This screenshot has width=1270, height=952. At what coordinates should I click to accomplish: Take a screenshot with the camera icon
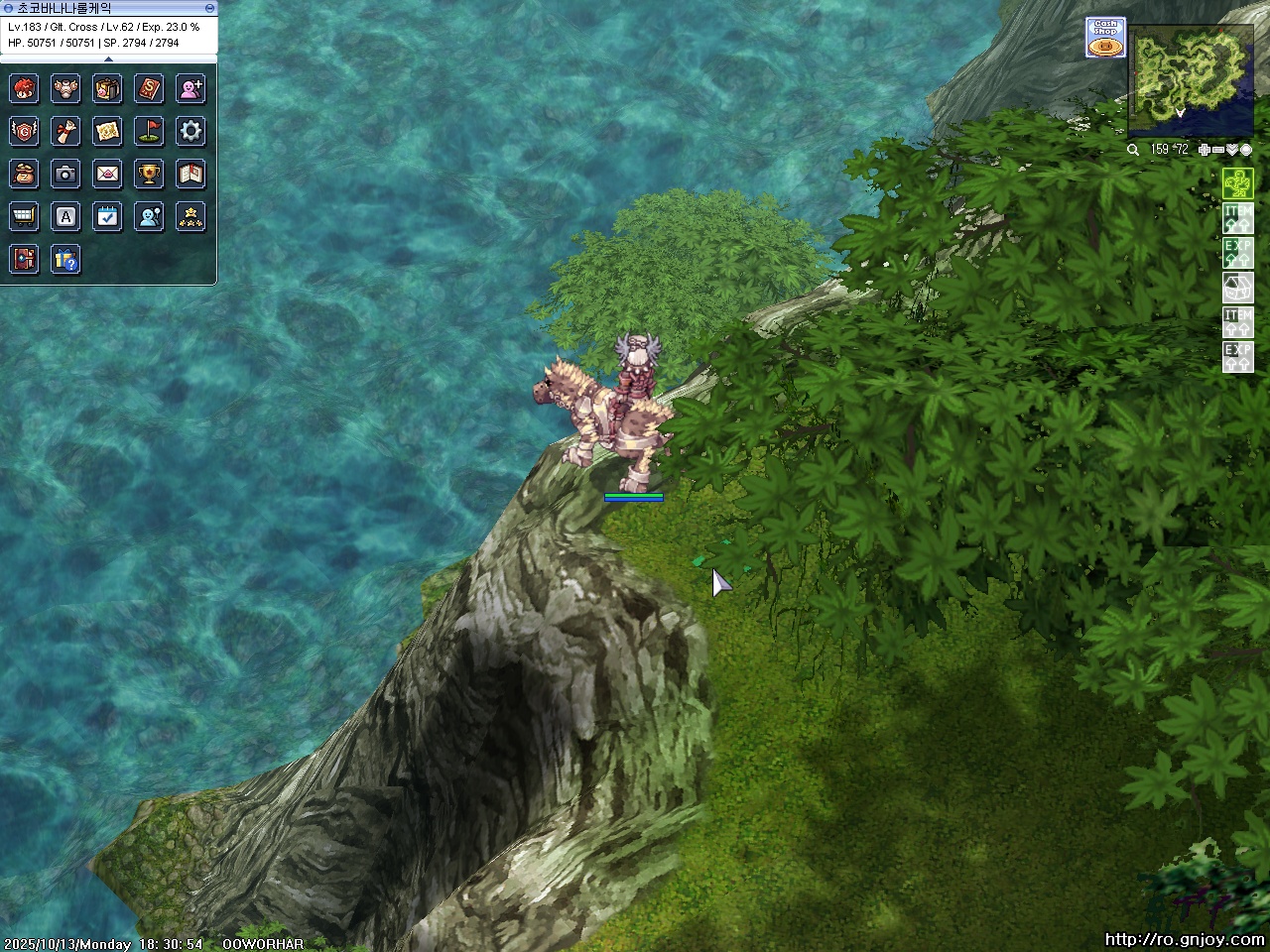pos(65,174)
